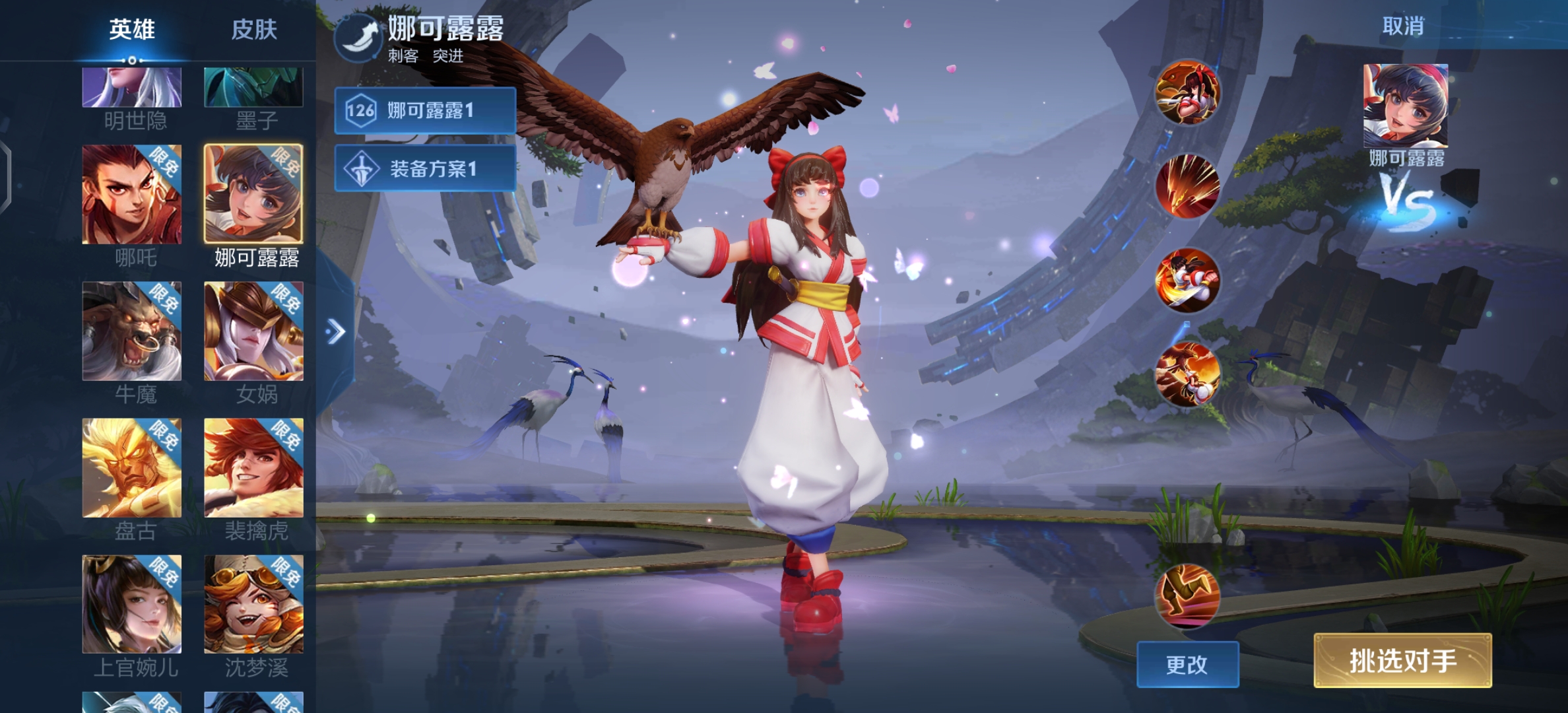
Task: Choose the 牛魔 hero portrait
Action: point(132,331)
